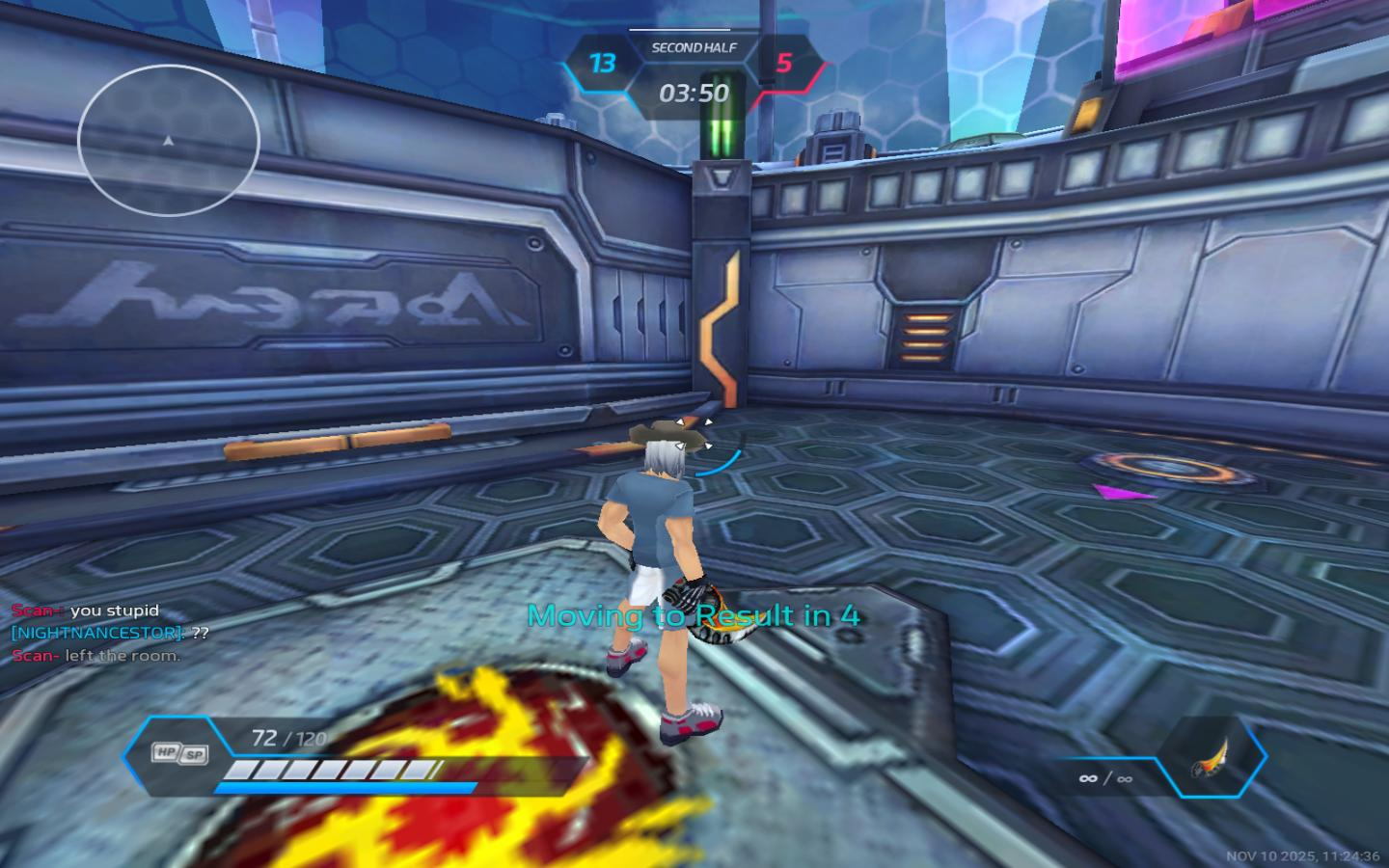Select the equipped weapon icon
Screen dimensions: 1389x868
tap(1211, 757)
